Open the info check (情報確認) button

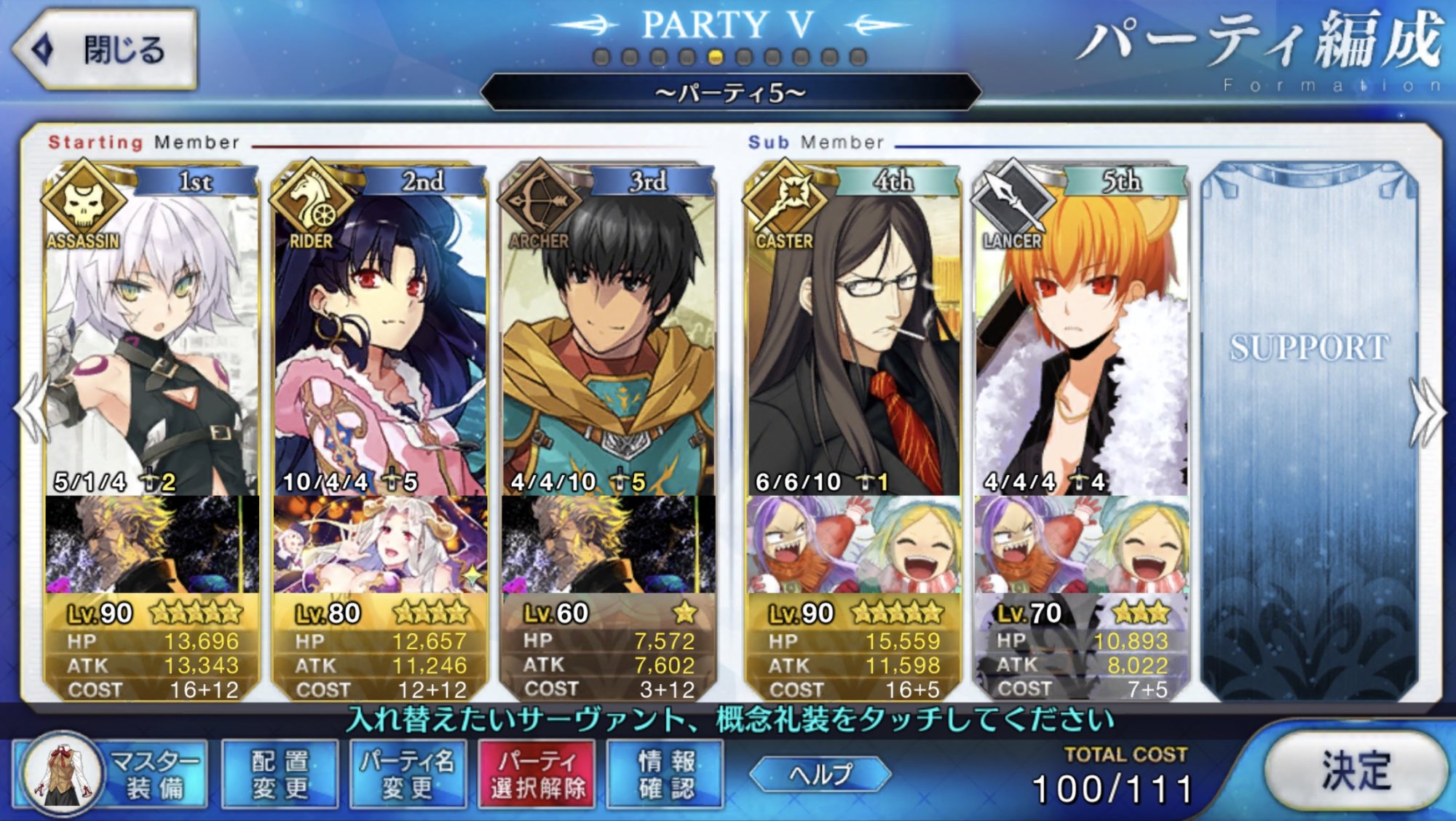point(665,774)
